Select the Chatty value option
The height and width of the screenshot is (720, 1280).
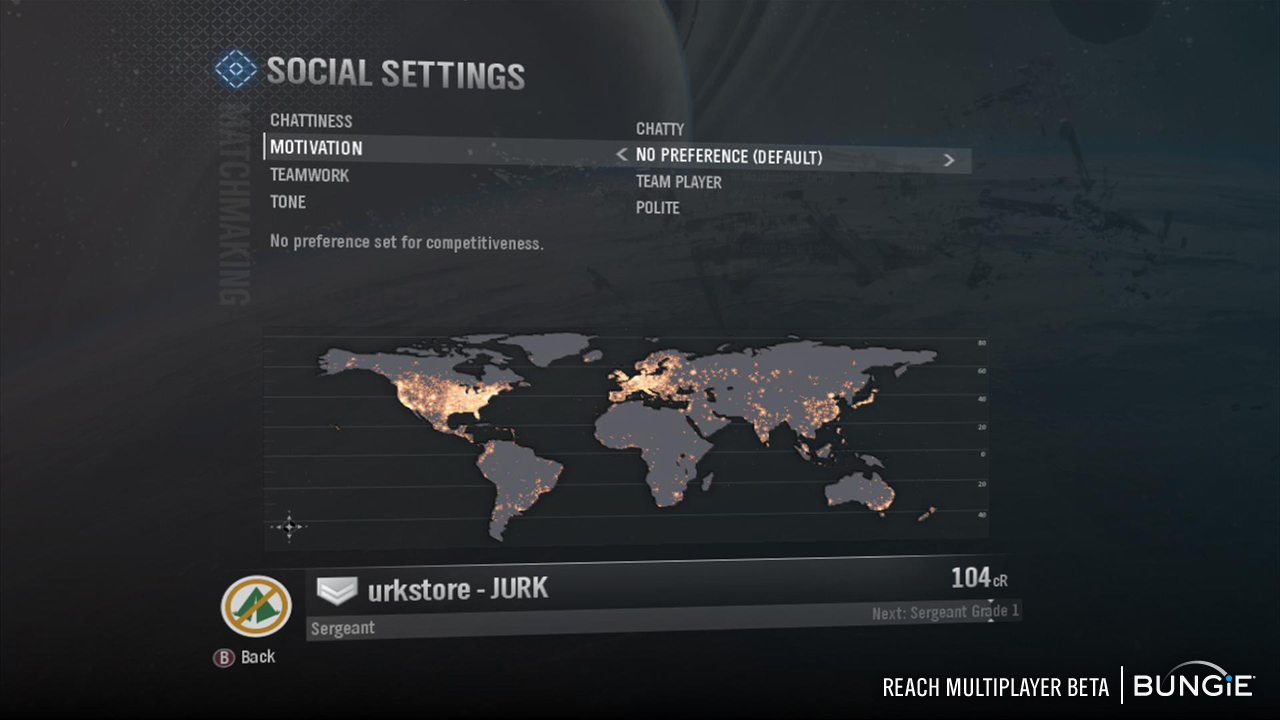(x=660, y=129)
